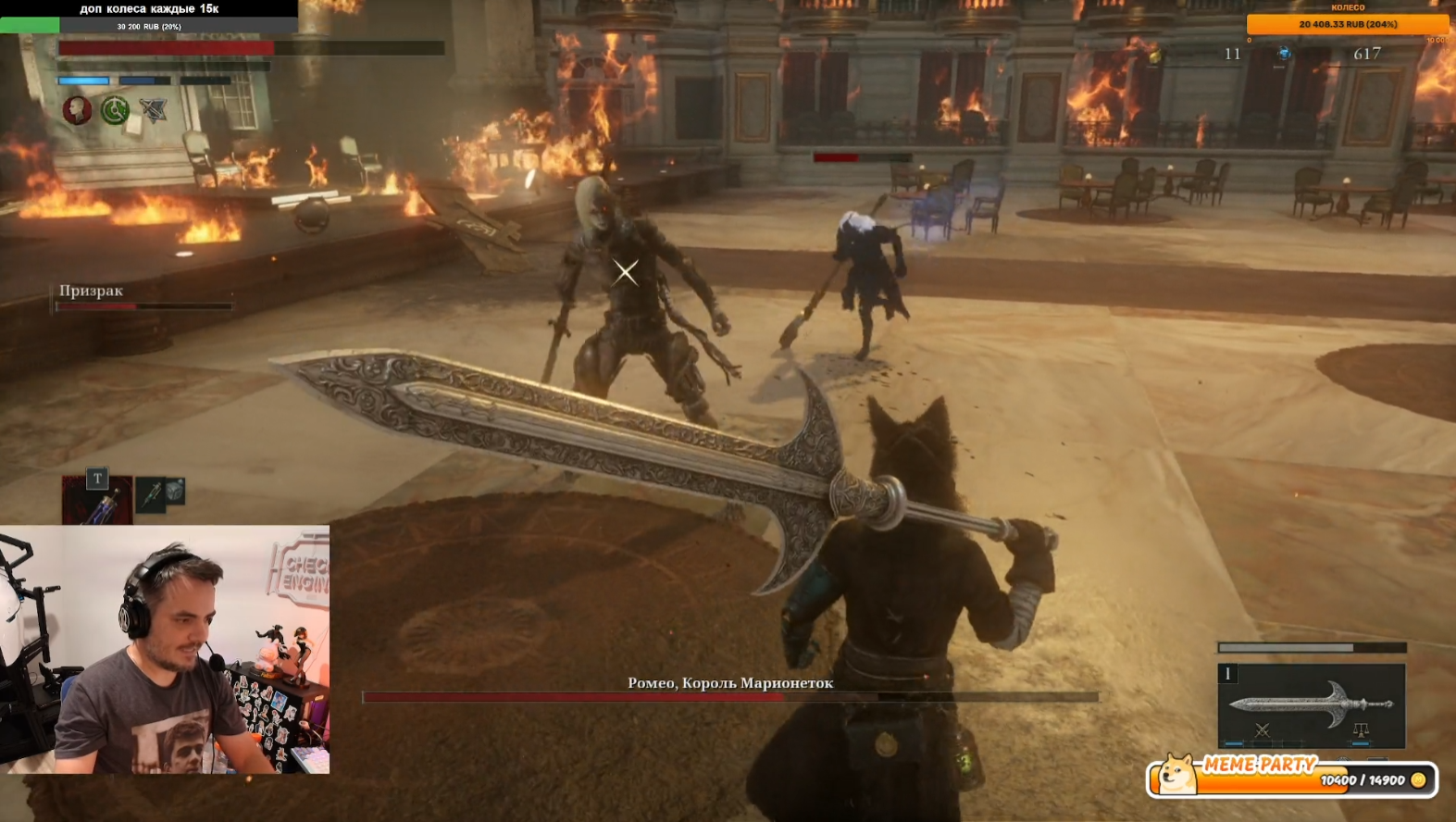The height and width of the screenshot is (822, 1456).
Task: Click the balance scales icon under the weapon
Action: [x=1360, y=730]
